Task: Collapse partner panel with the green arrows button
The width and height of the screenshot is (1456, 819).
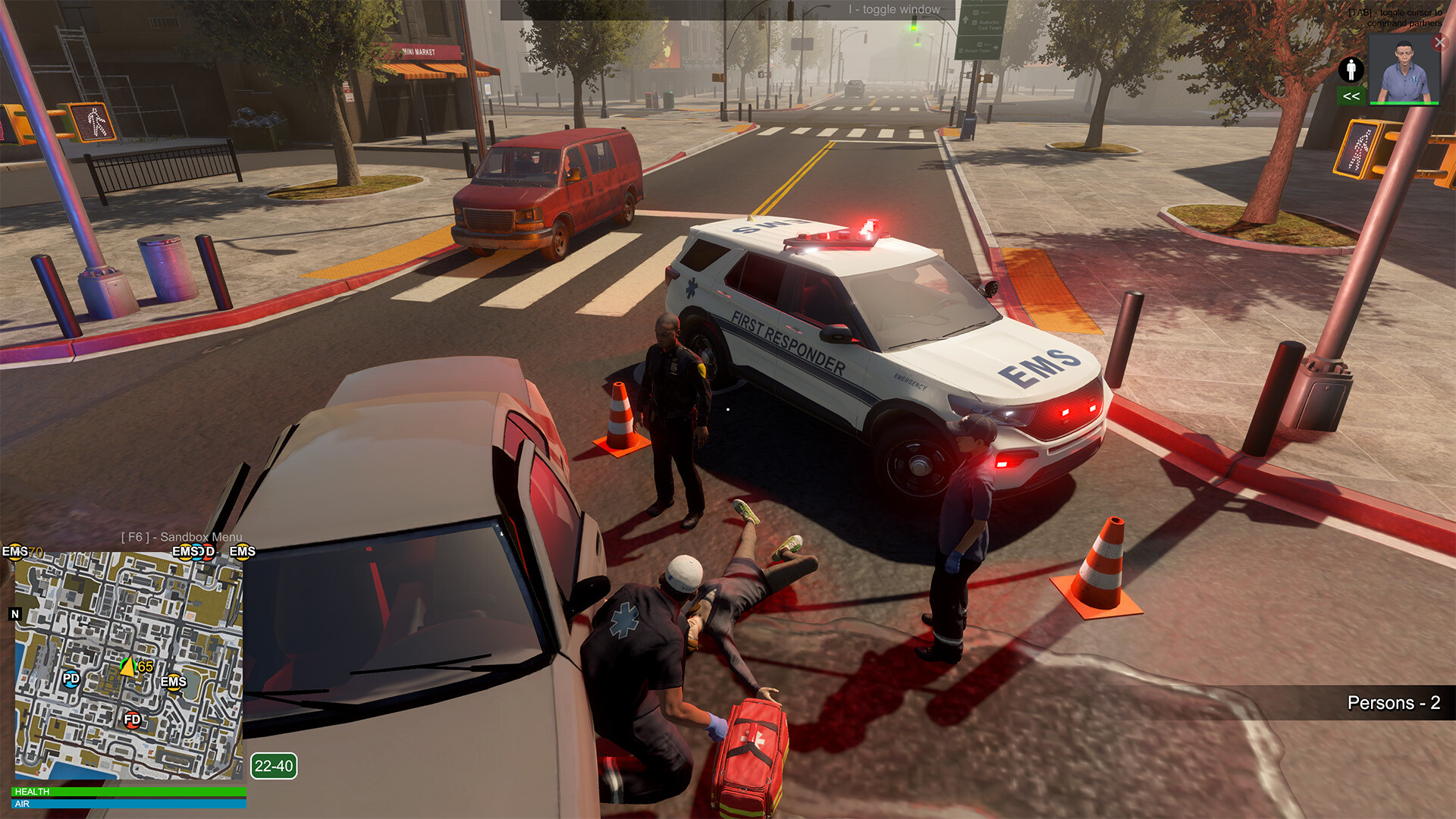Action: click(1351, 96)
